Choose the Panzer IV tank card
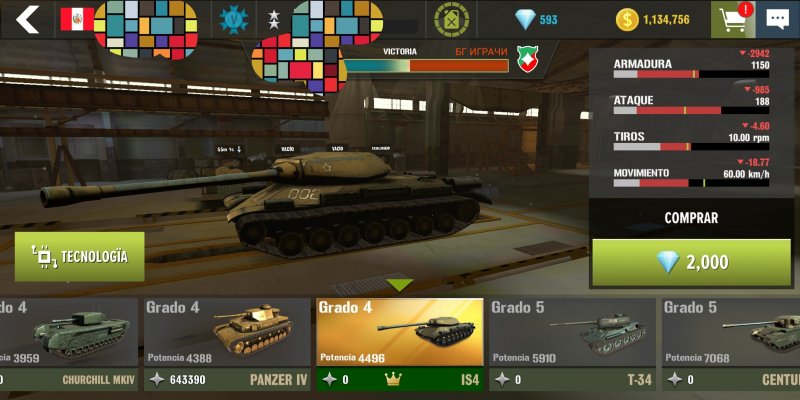800x400 pixels. (x=226, y=343)
